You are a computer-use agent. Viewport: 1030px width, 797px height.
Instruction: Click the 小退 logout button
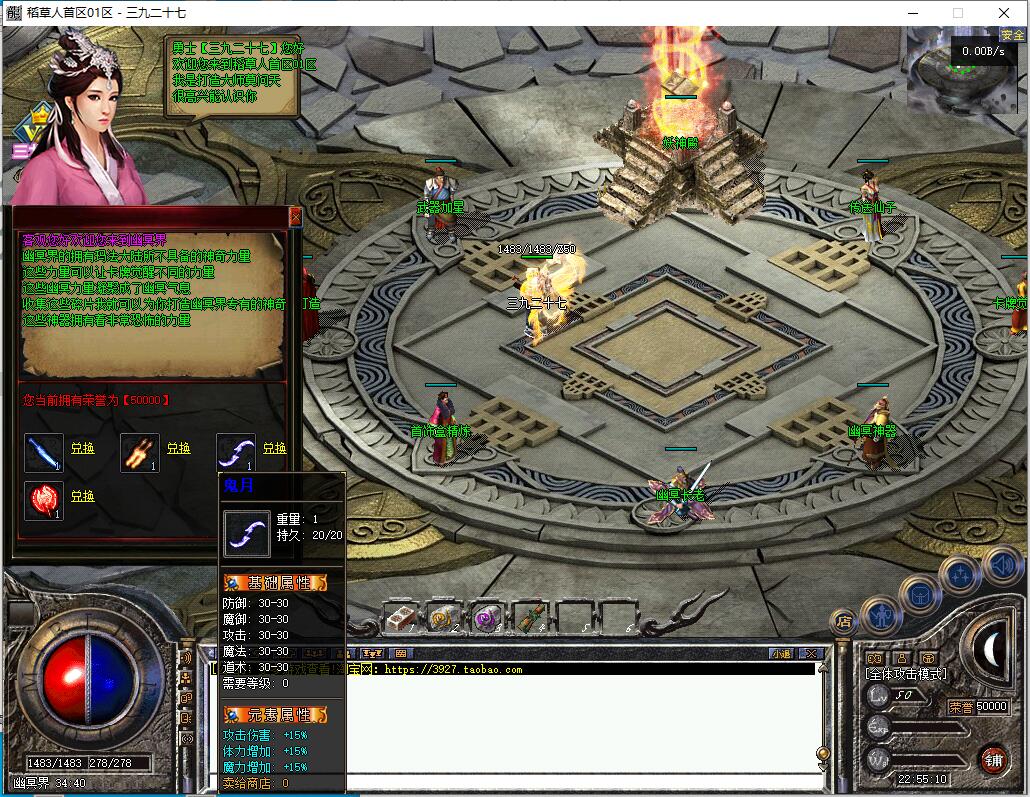(x=780, y=654)
